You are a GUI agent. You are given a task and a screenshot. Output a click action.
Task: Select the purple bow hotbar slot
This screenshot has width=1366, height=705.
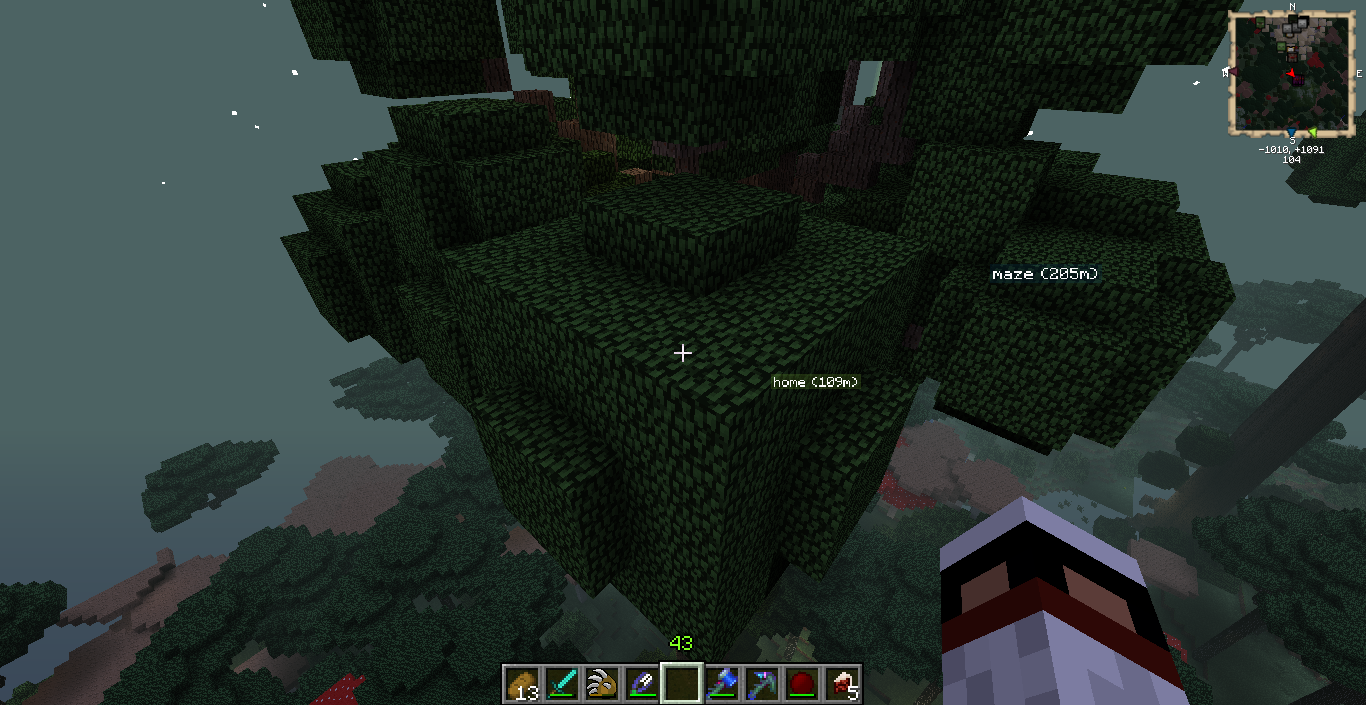642,684
